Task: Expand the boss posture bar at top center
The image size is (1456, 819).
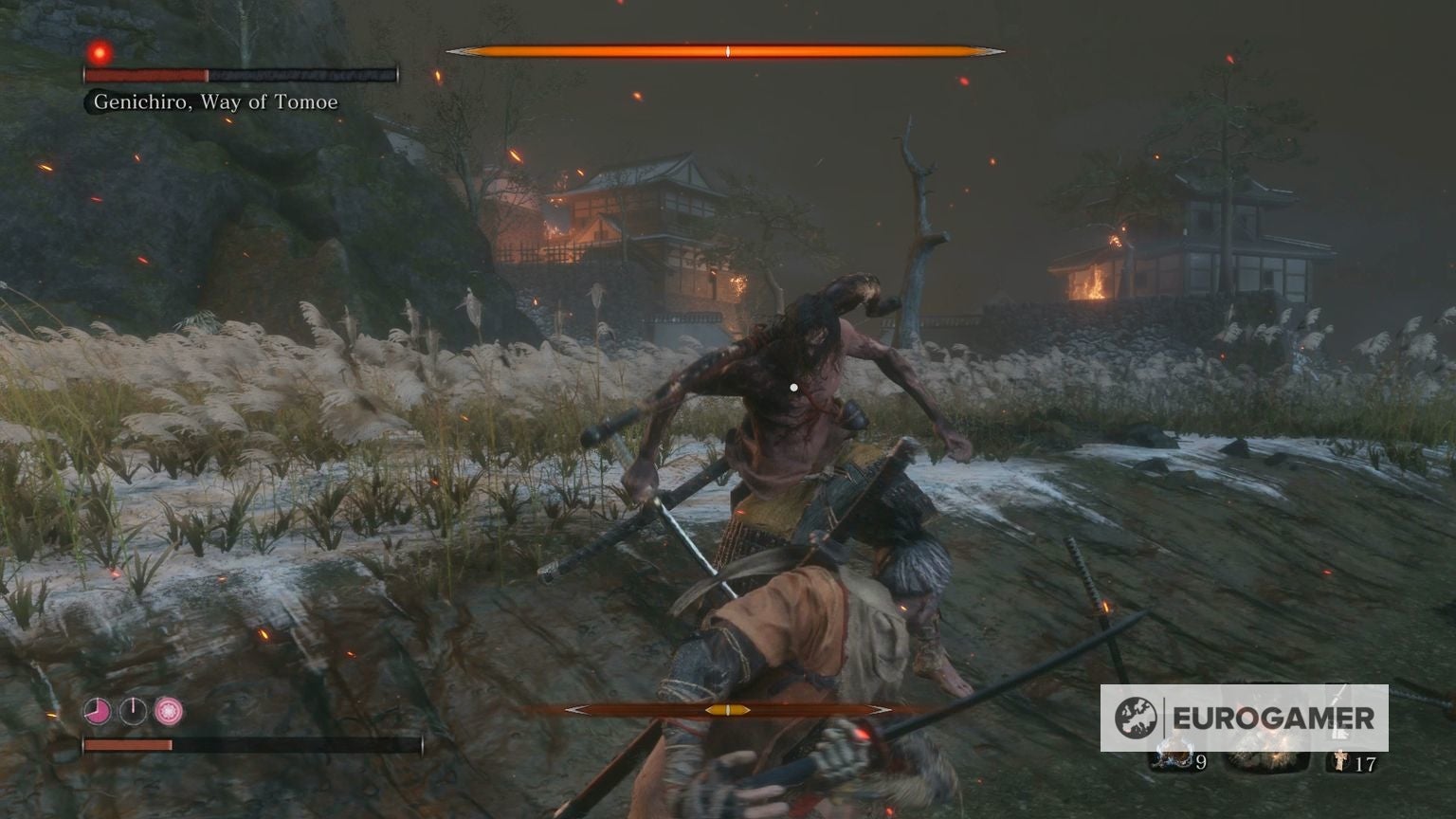Action: (728, 50)
